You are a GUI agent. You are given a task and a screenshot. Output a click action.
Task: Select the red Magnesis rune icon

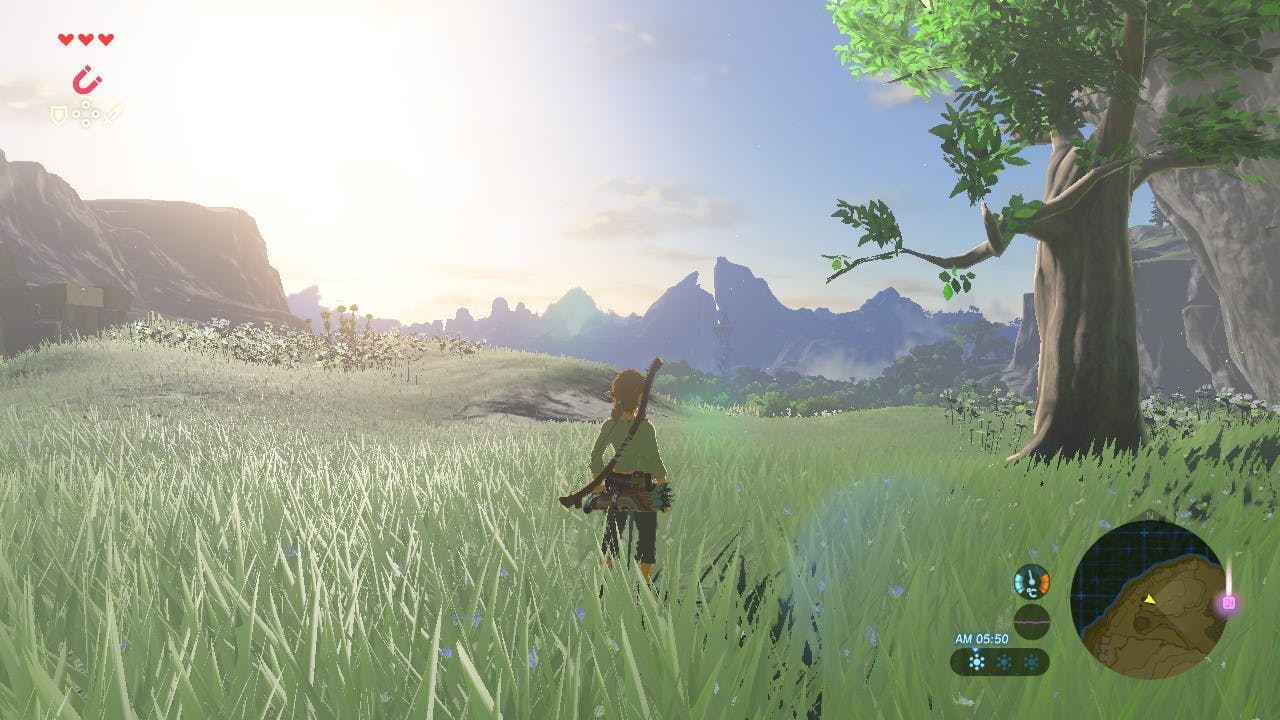[x=87, y=79]
